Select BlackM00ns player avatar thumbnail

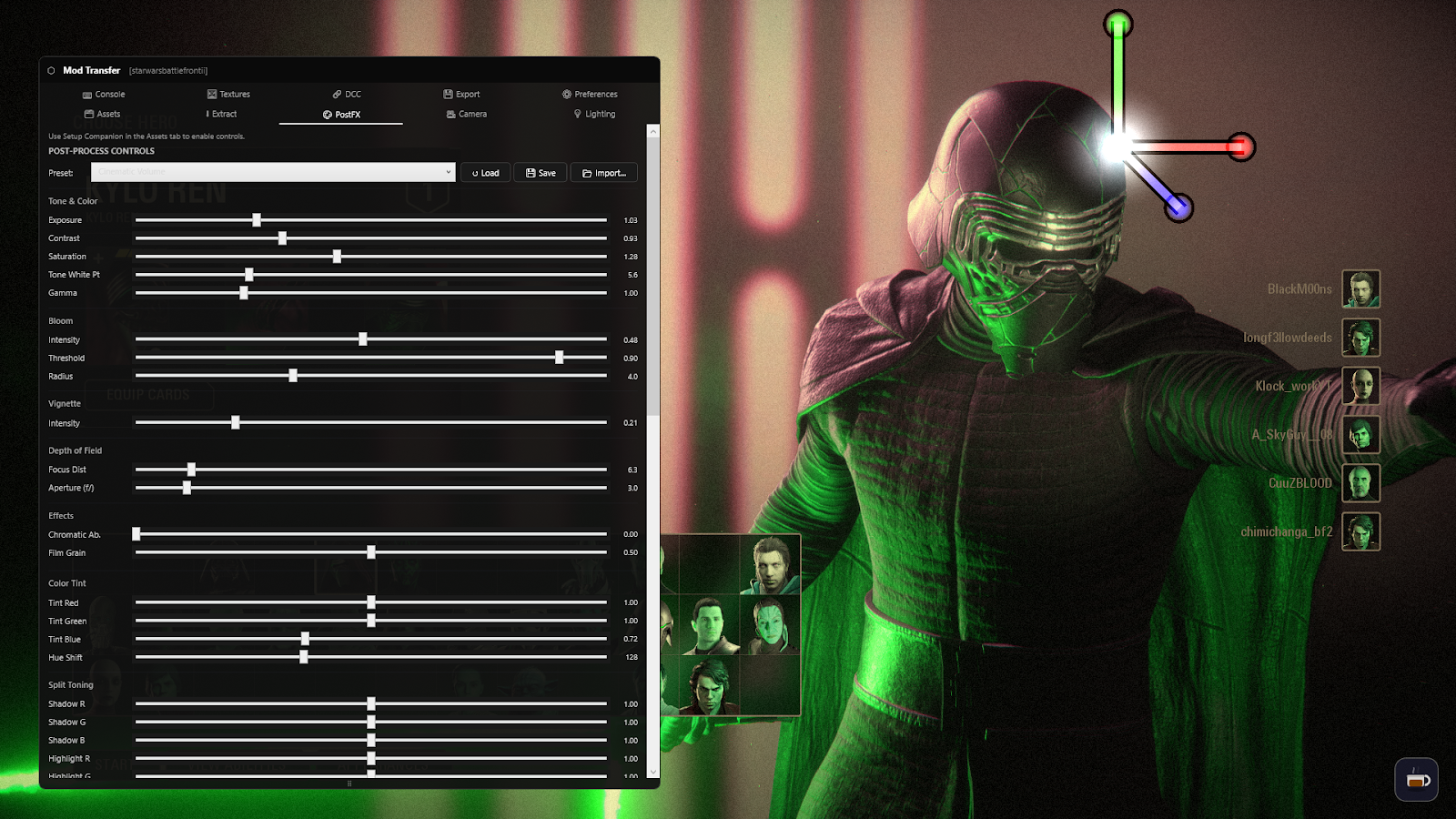pyautogui.click(x=1360, y=288)
